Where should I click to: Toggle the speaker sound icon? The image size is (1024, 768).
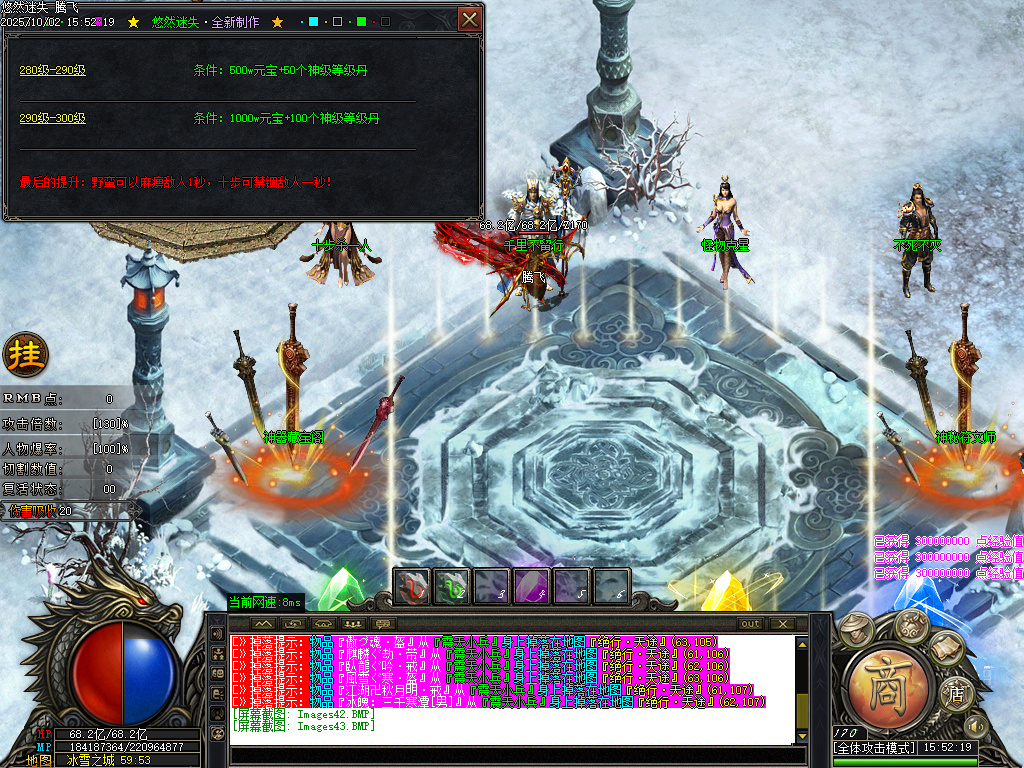pyautogui.click(x=975, y=724)
